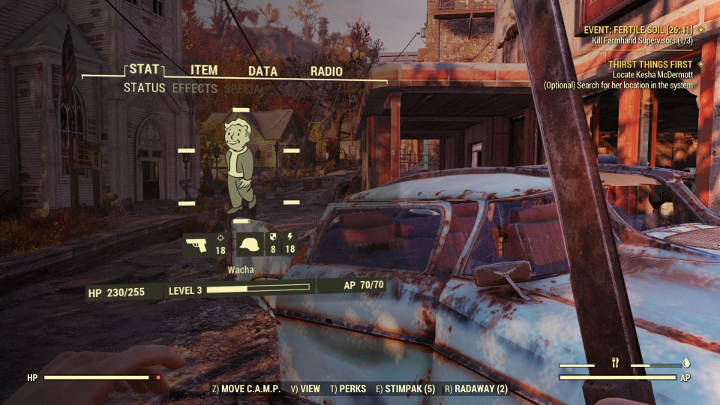Open the DATA tab

pos(263,71)
